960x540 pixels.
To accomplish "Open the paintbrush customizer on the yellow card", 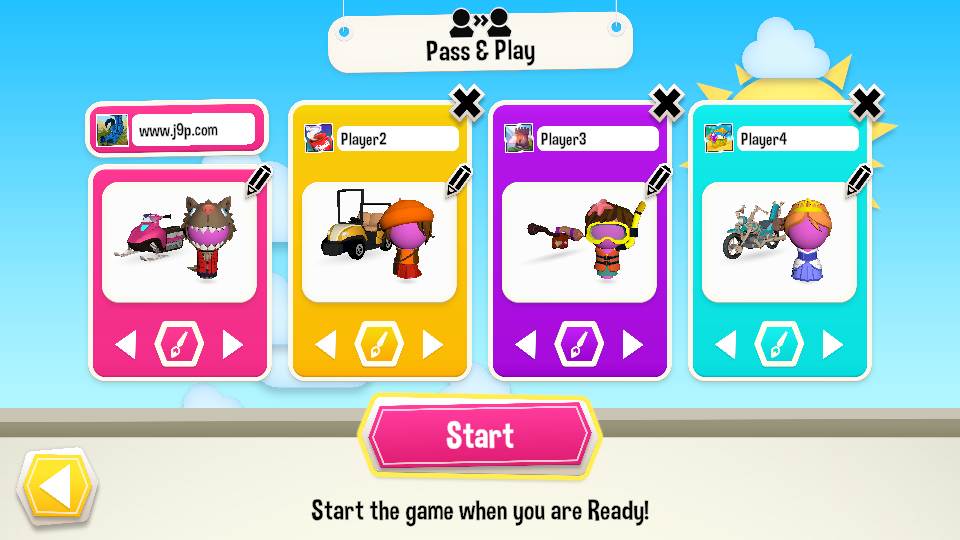I will (x=379, y=345).
